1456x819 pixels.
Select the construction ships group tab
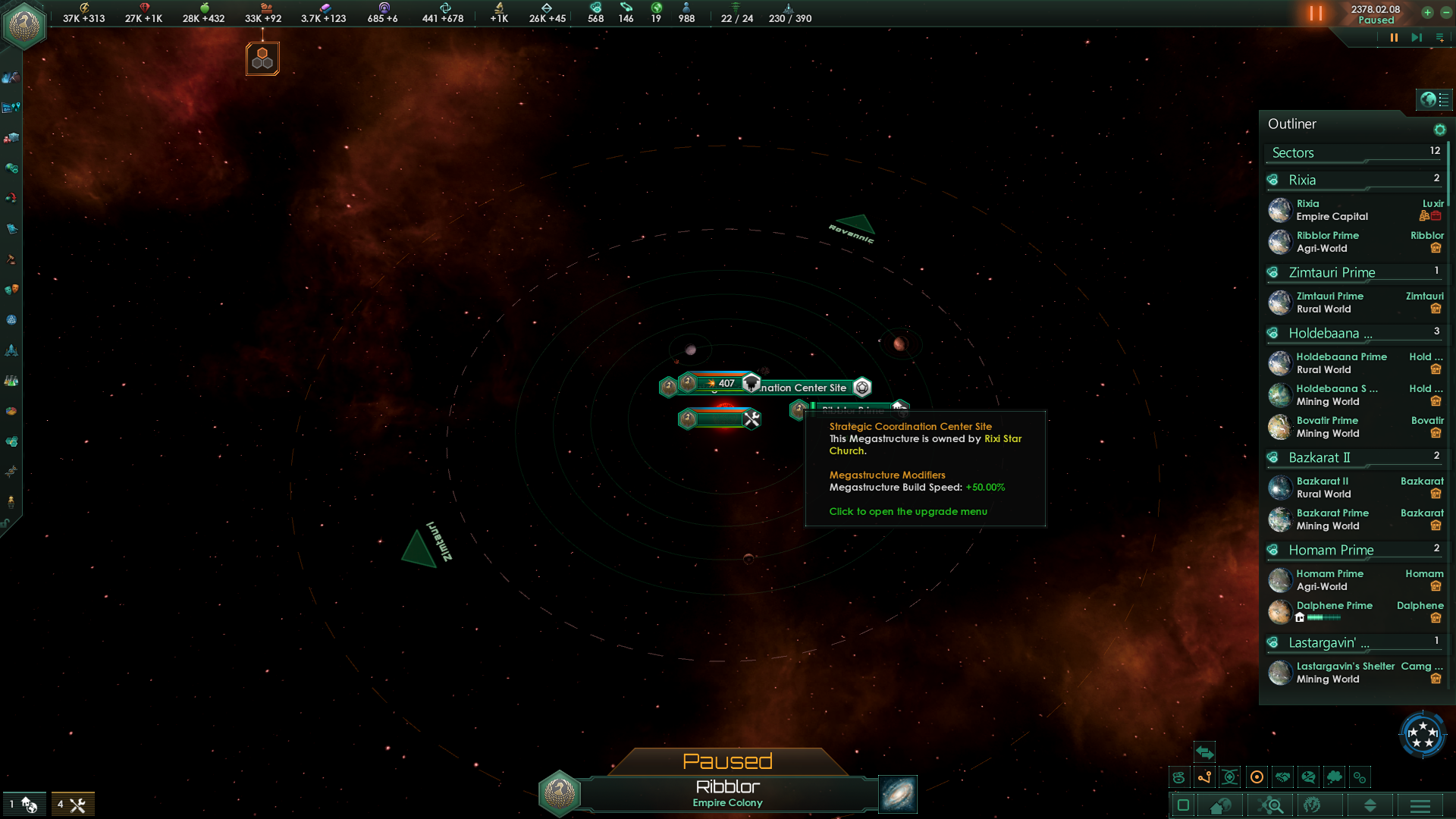click(73, 805)
